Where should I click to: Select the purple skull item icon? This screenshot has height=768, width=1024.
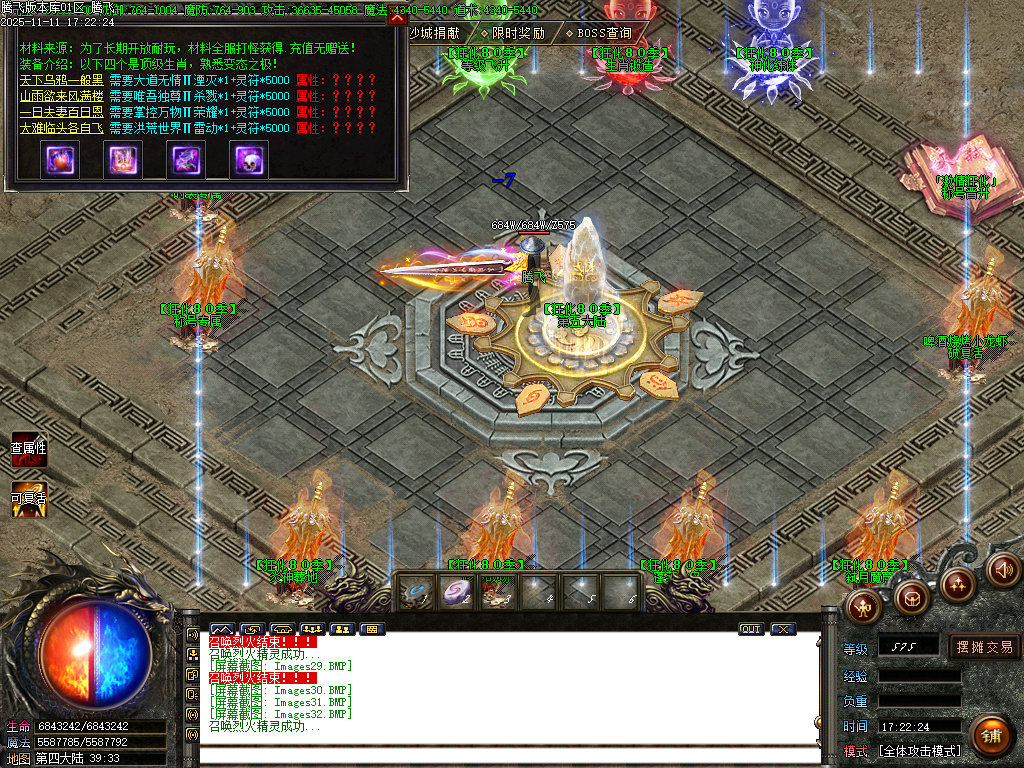(248, 160)
